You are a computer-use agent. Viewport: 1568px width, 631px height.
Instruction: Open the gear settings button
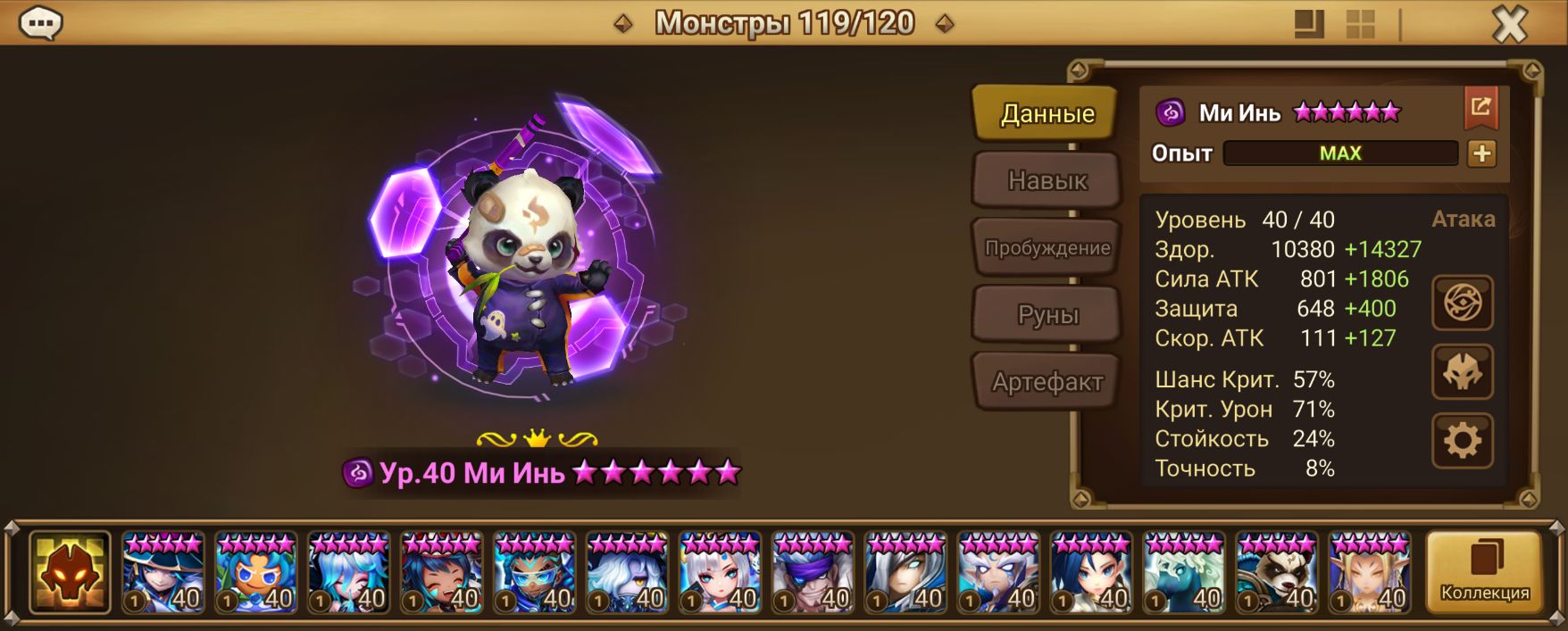pyautogui.click(x=1462, y=441)
